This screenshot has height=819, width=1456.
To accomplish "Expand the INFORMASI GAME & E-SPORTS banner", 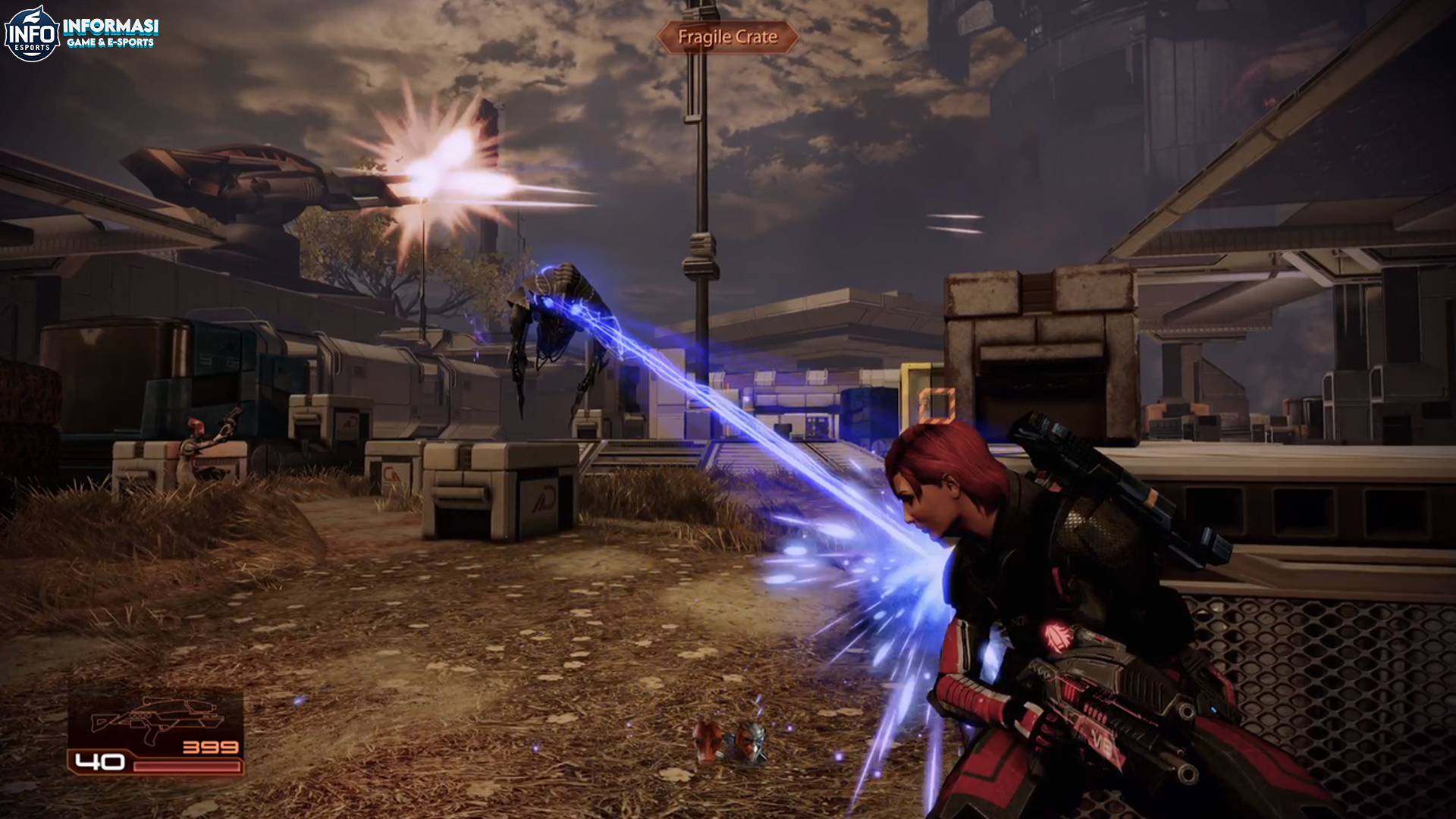I will (110, 32).
